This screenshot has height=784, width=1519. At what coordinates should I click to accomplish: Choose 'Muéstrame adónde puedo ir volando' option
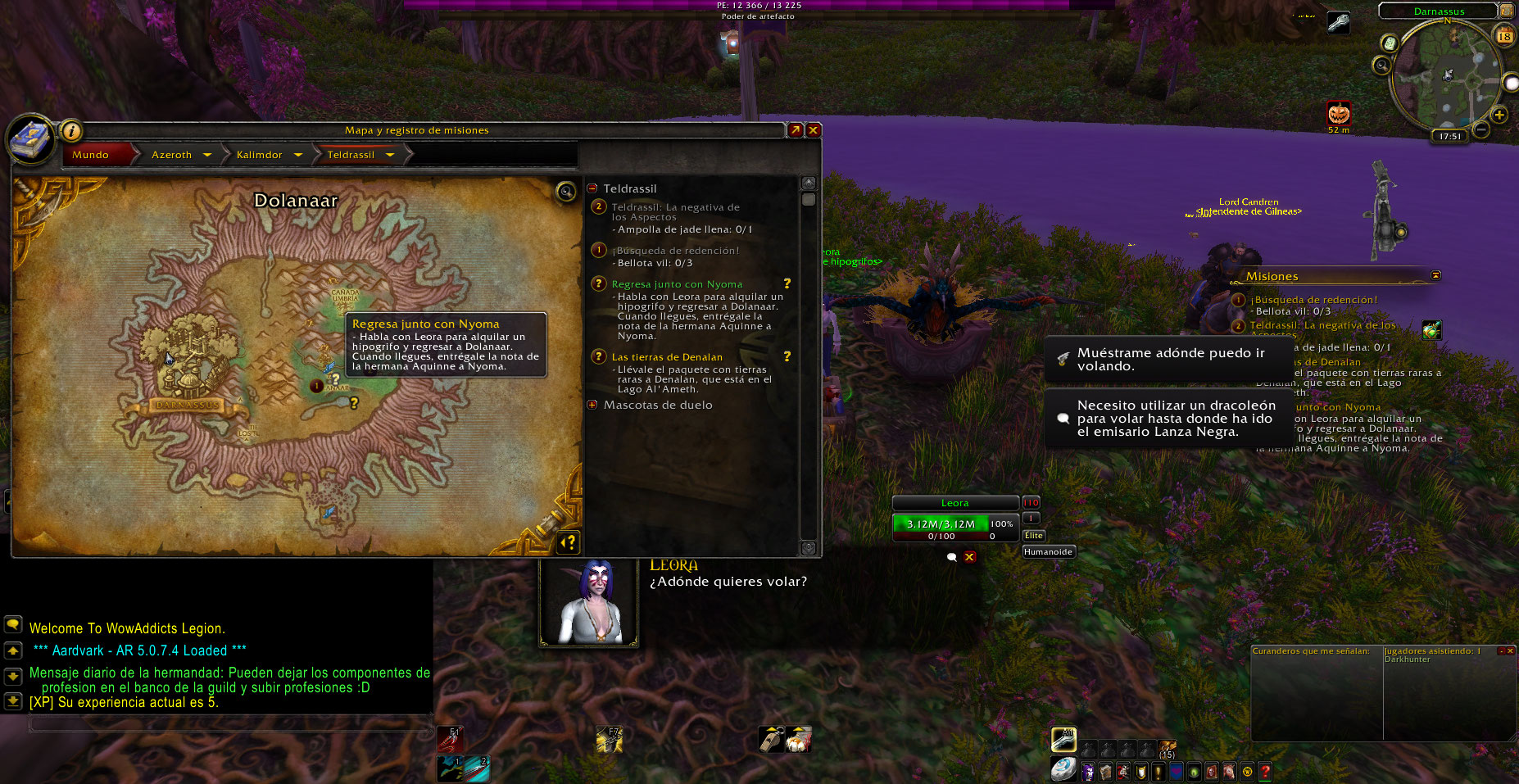(x=1169, y=360)
